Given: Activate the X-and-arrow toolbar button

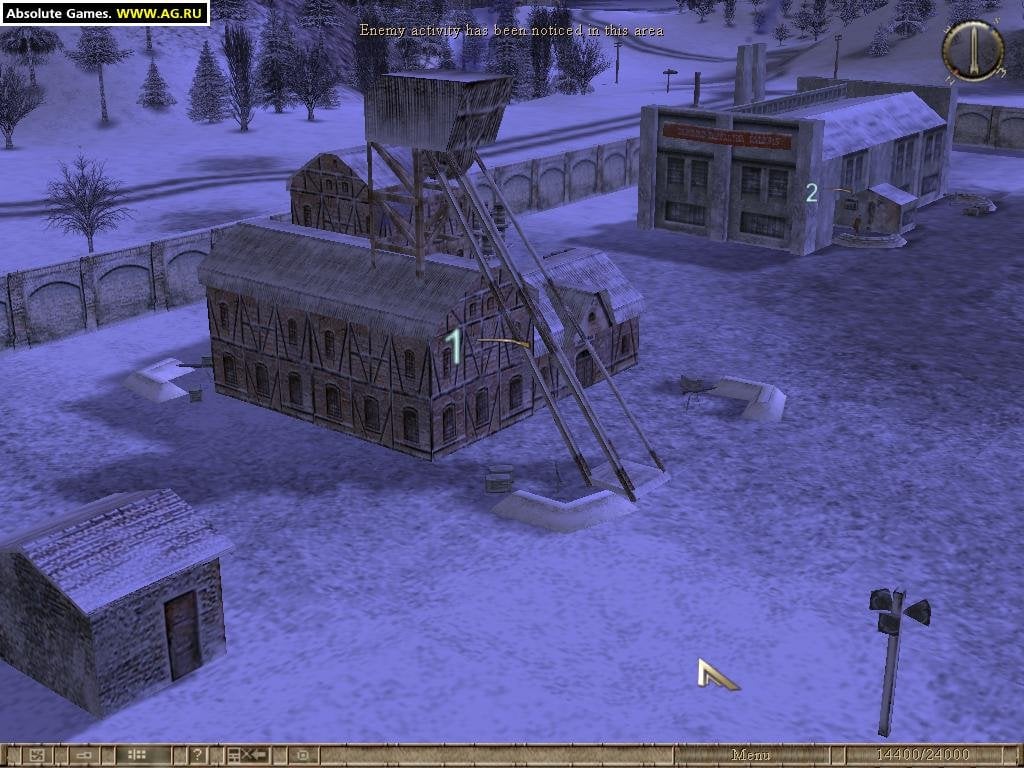Looking at the screenshot, I should [246, 755].
